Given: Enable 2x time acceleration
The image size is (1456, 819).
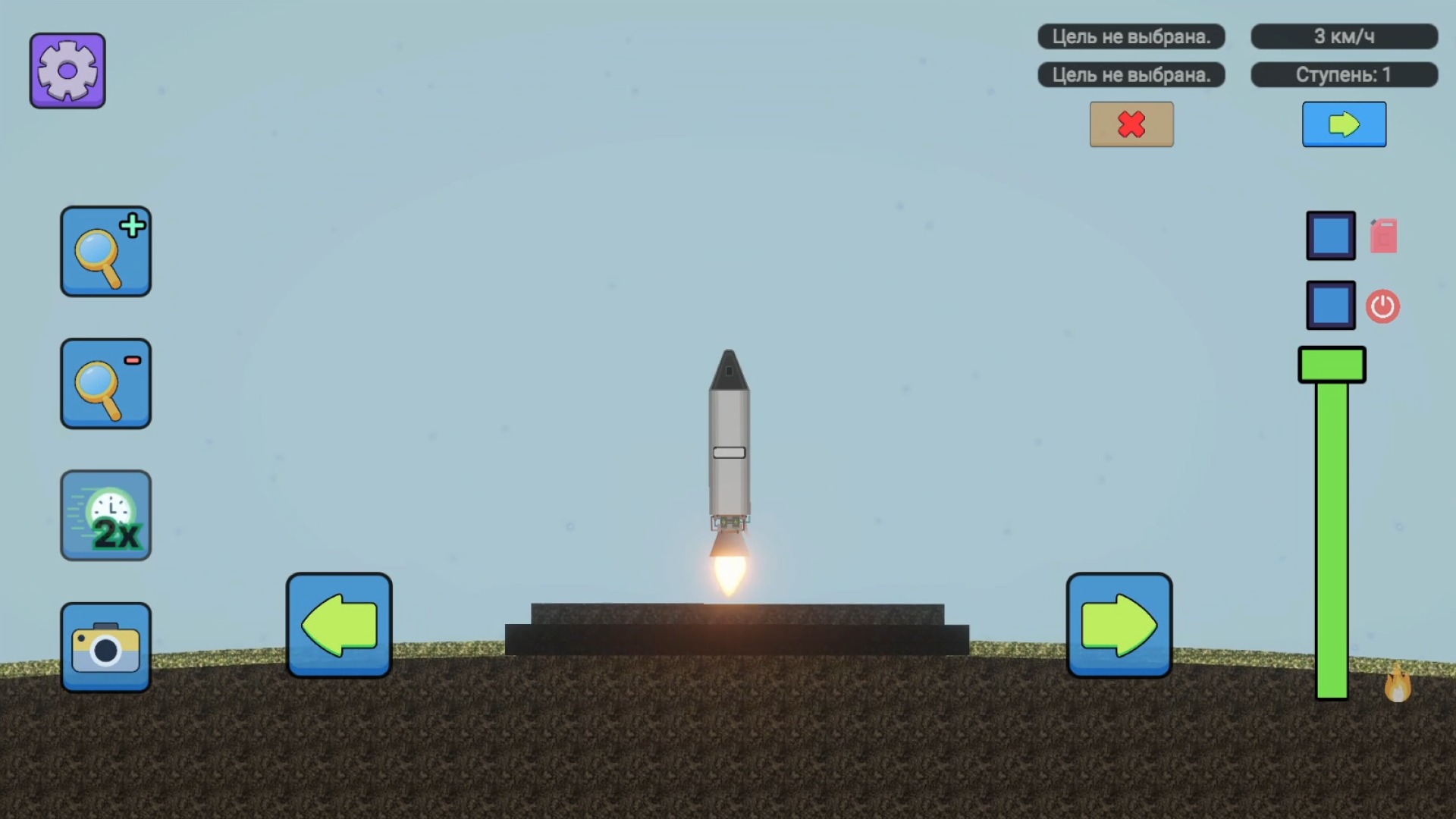Looking at the screenshot, I should click(105, 516).
